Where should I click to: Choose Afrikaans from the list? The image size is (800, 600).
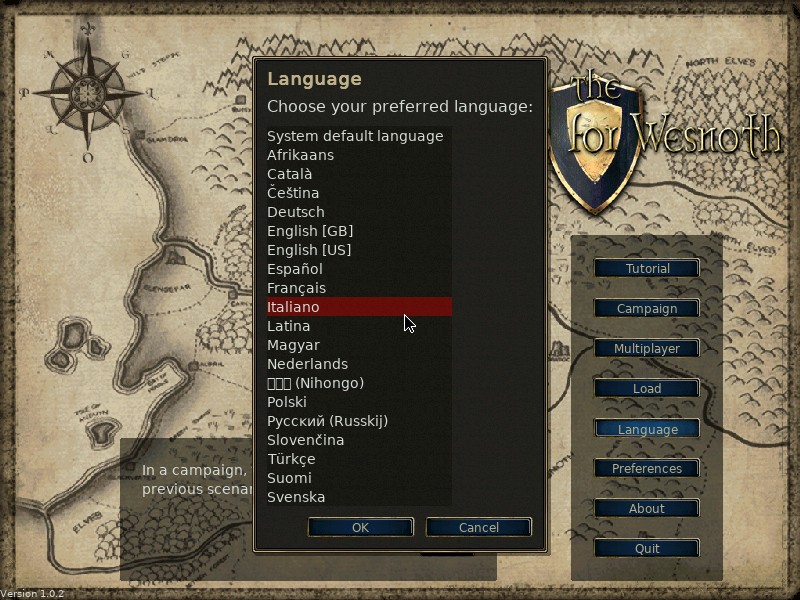[301, 155]
